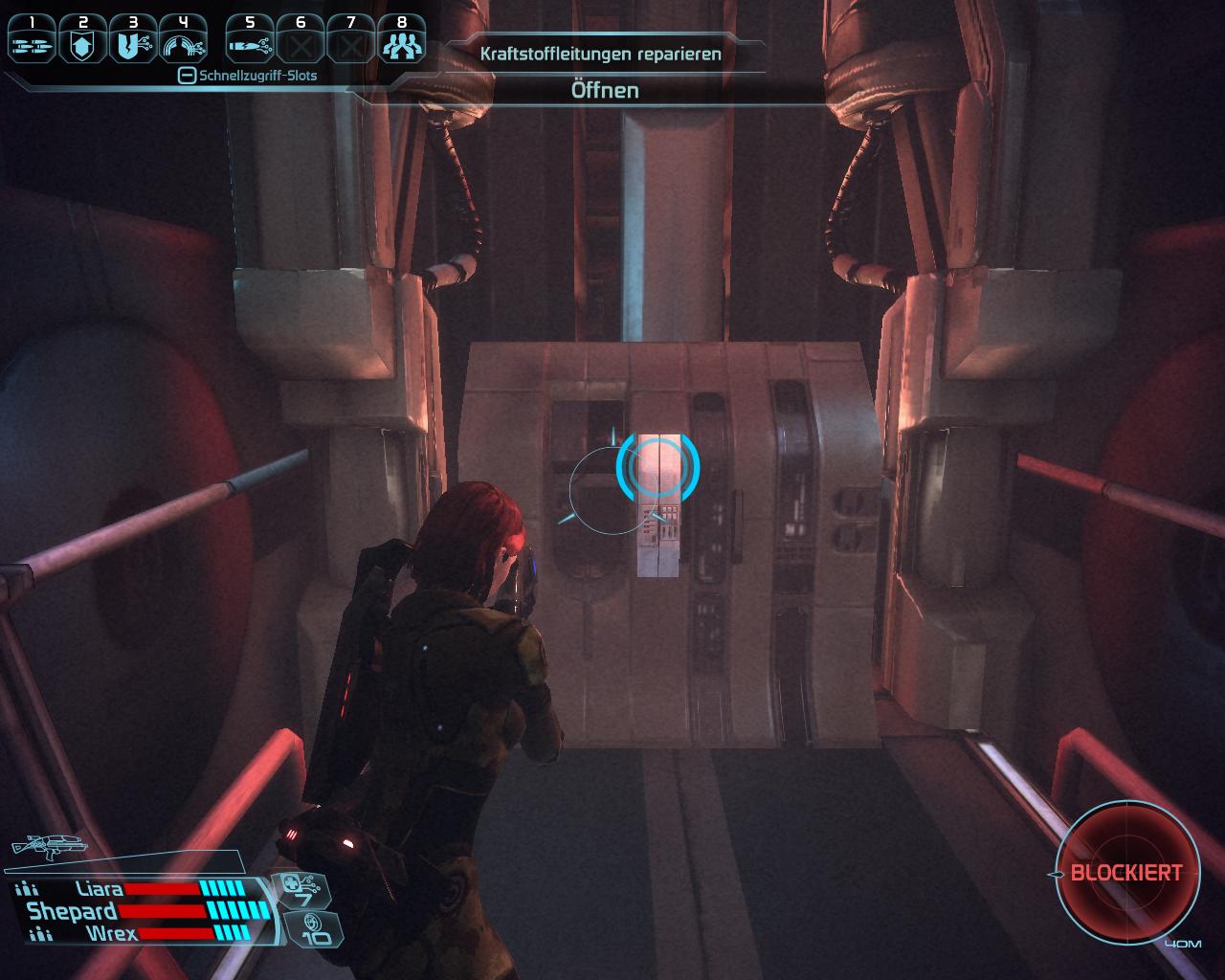
Task: Collapse the Schnellzugriff-Slots bar
Action: 188,76
